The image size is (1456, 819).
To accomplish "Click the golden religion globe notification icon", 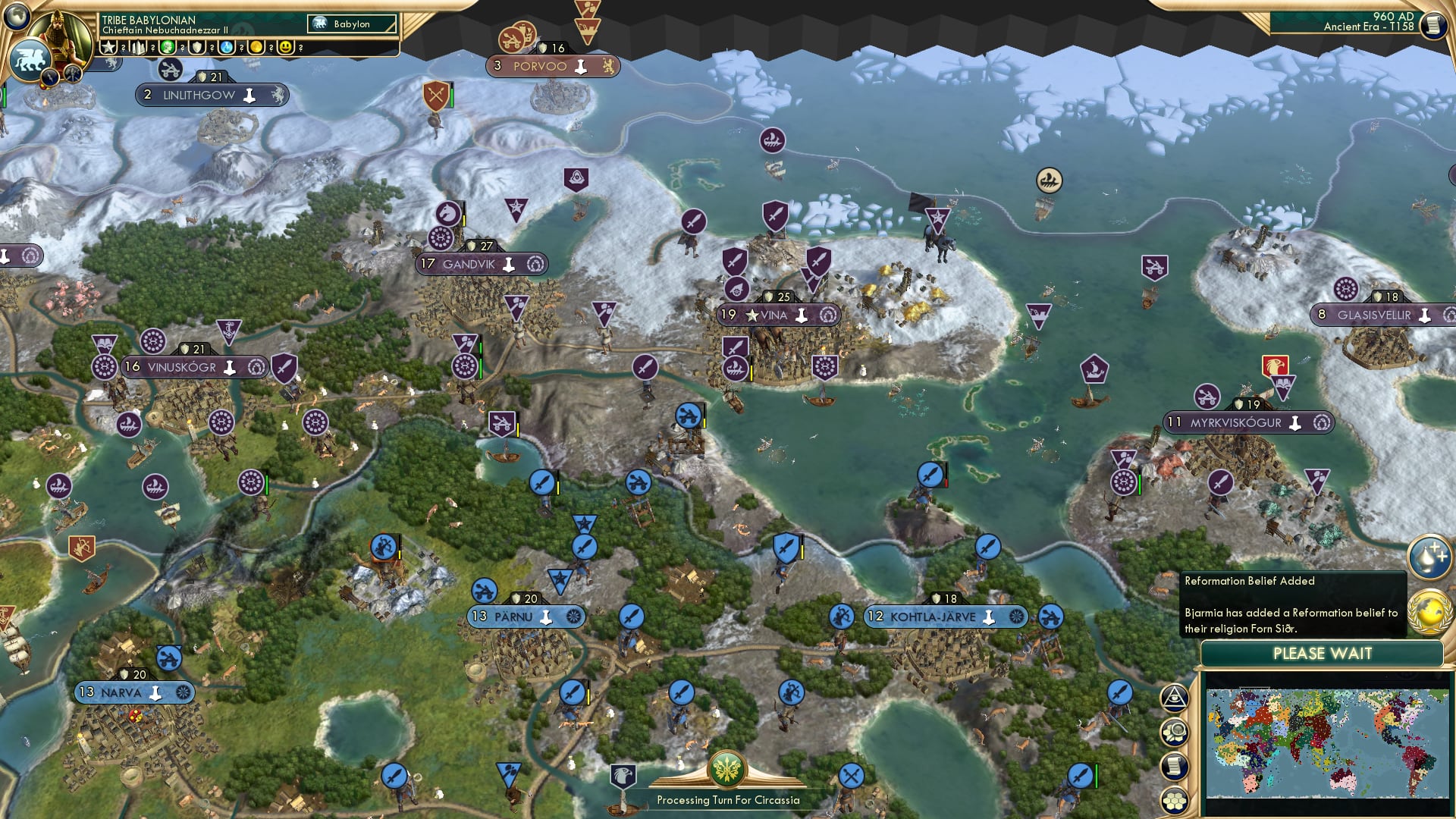I will [x=1429, y=610].
